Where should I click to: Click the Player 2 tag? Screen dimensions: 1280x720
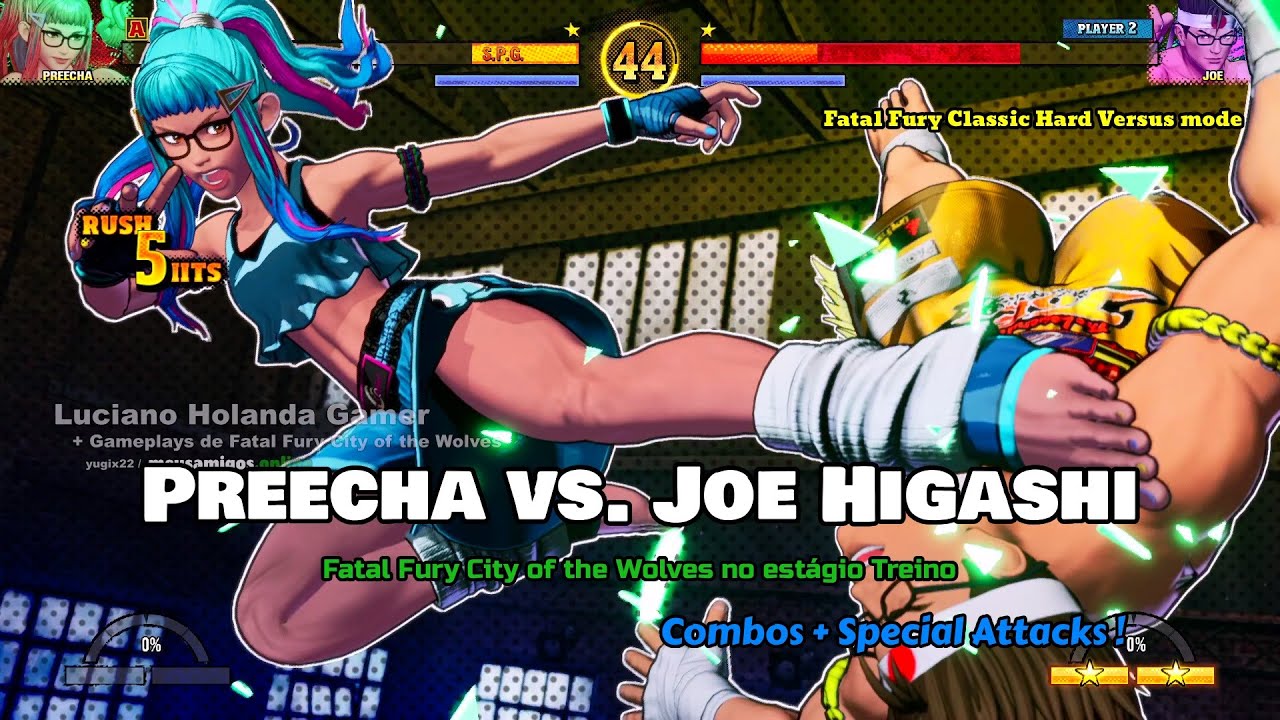coord(1107,28)
